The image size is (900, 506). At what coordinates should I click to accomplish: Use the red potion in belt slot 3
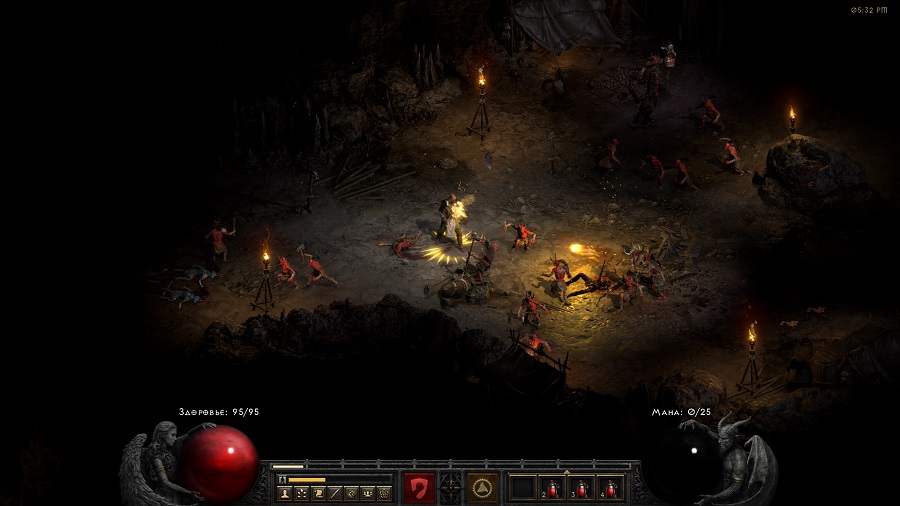(581, 488)
